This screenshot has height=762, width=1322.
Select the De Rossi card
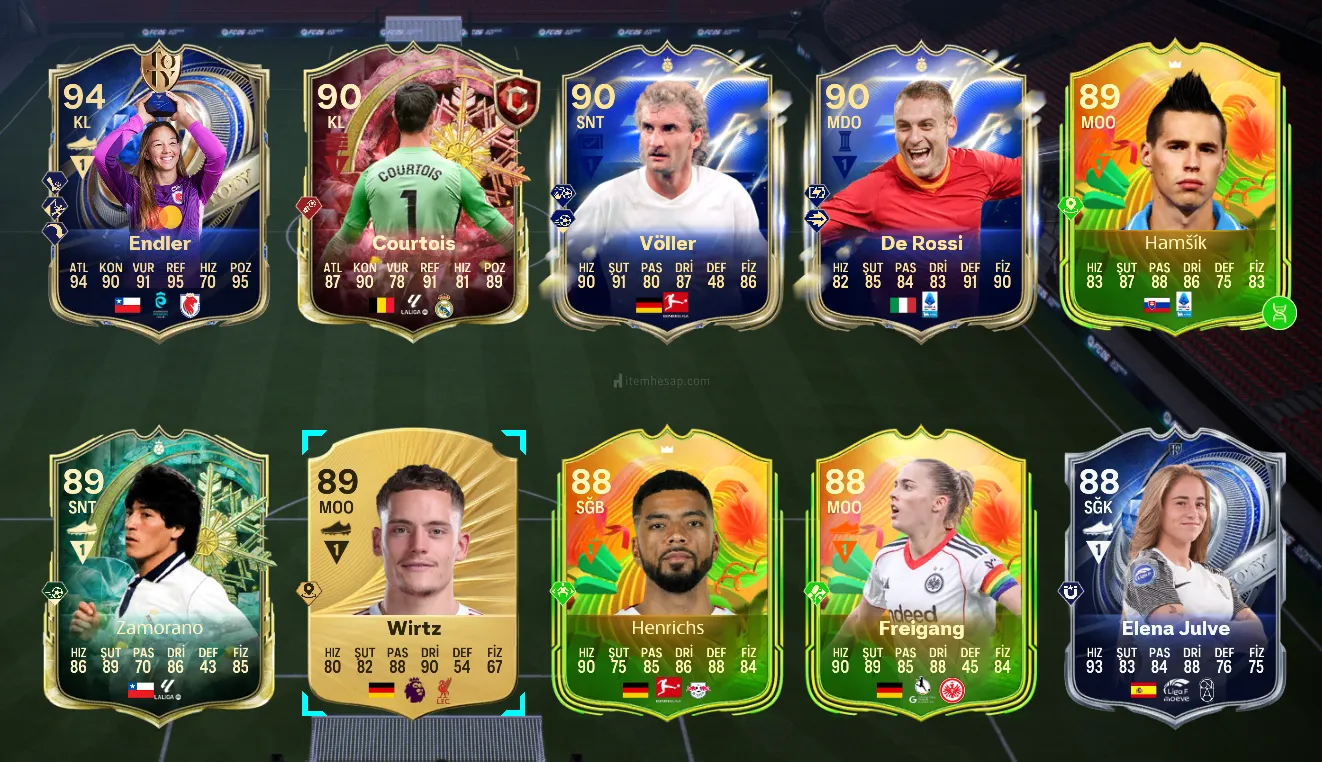(921, 190)
